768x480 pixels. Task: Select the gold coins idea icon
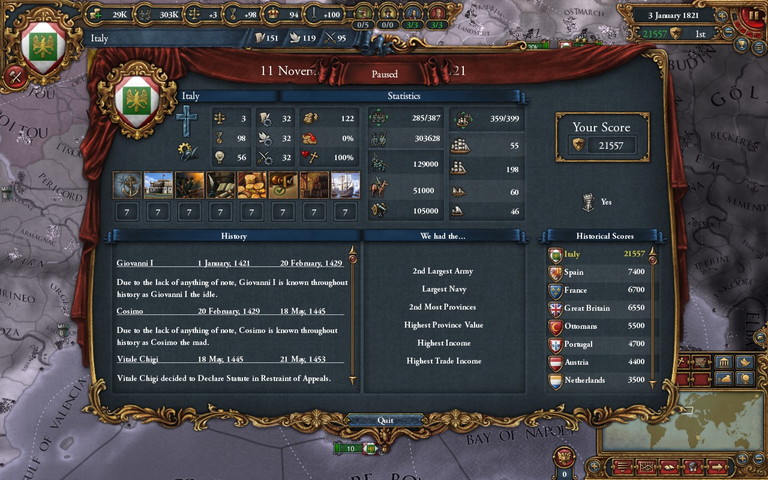[252, 185]
